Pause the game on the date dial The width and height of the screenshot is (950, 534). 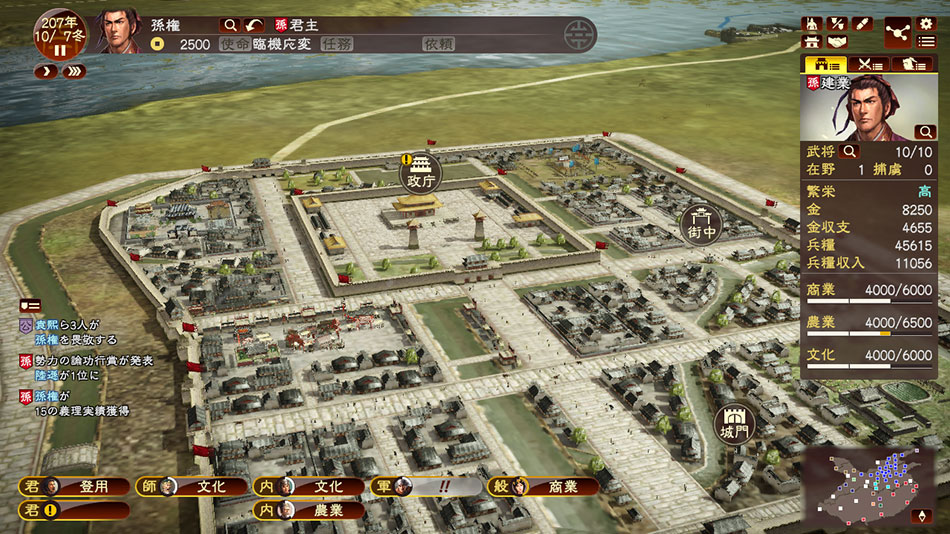(59, 49)
